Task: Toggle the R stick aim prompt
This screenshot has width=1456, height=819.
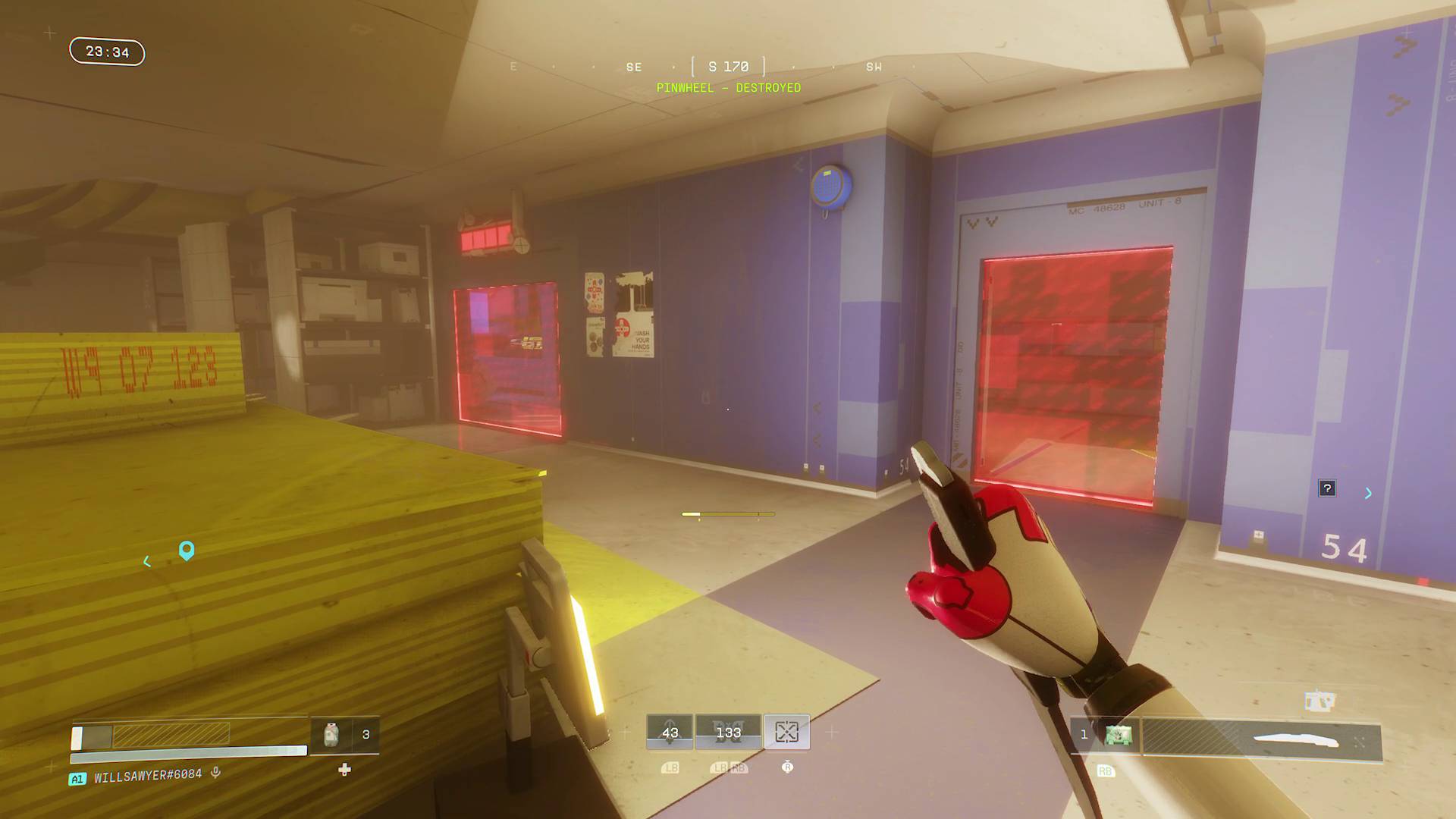Action: (x=786, y=767)
